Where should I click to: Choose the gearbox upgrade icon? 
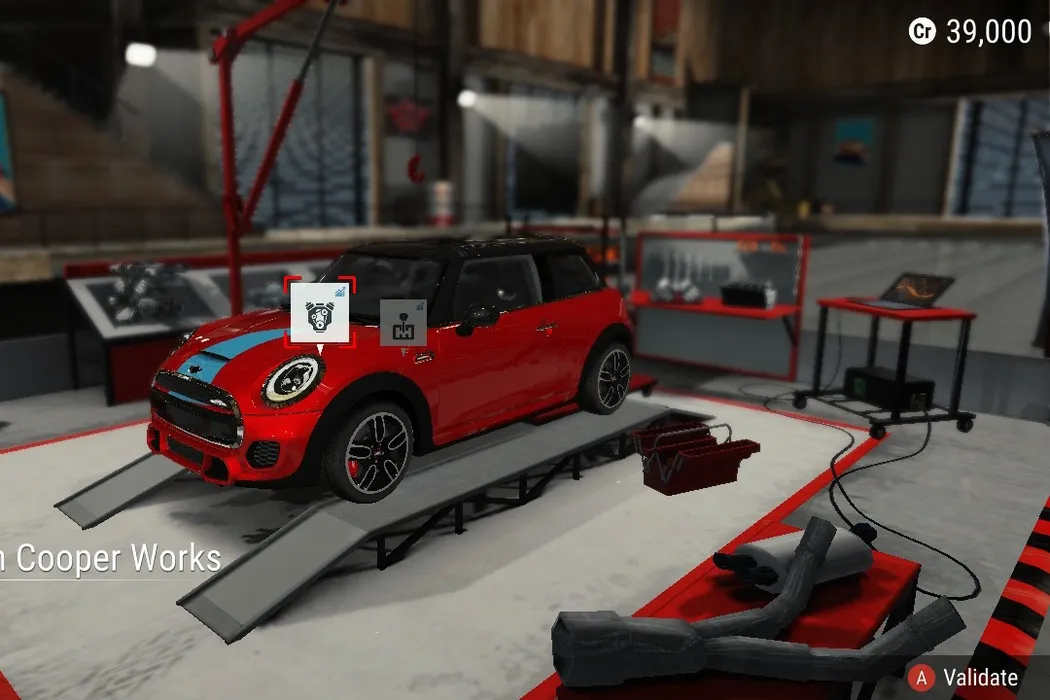(403, 322)
